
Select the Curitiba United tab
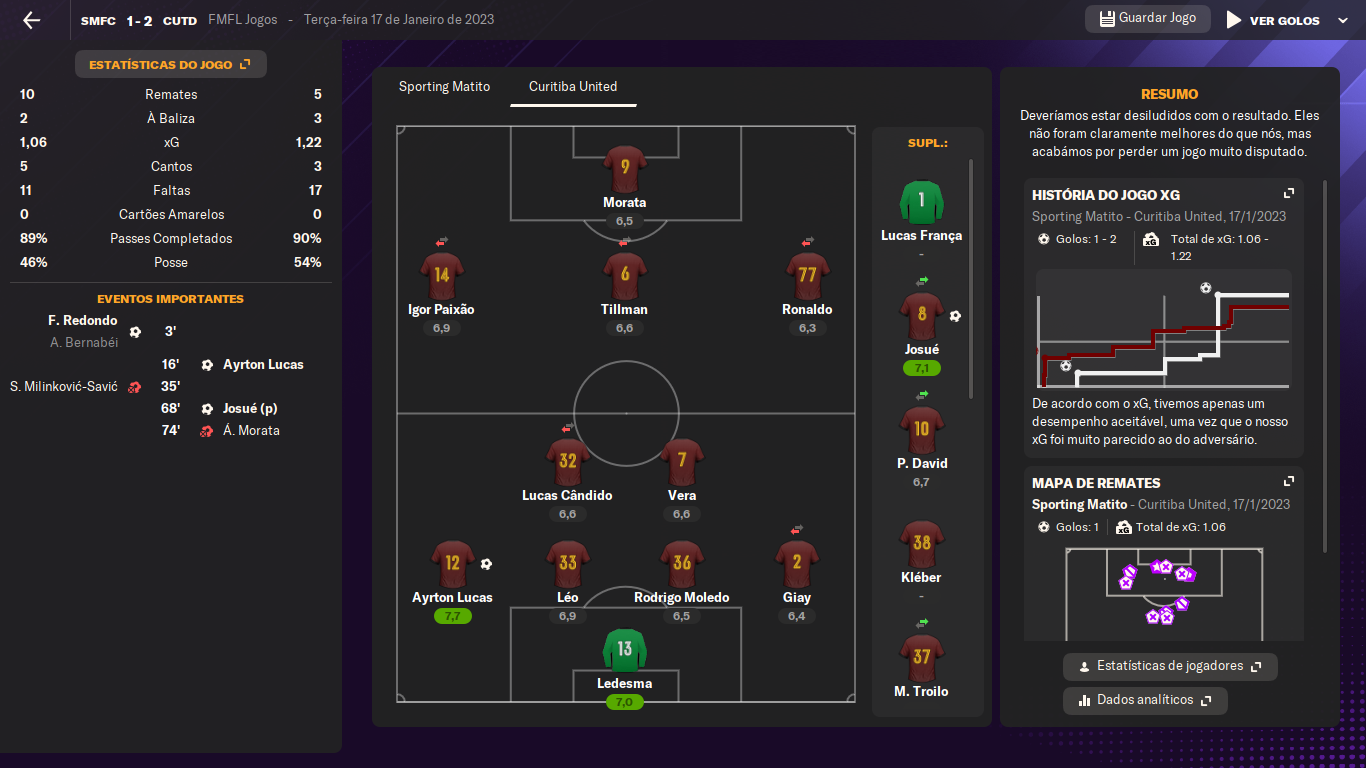pos(573,87)
